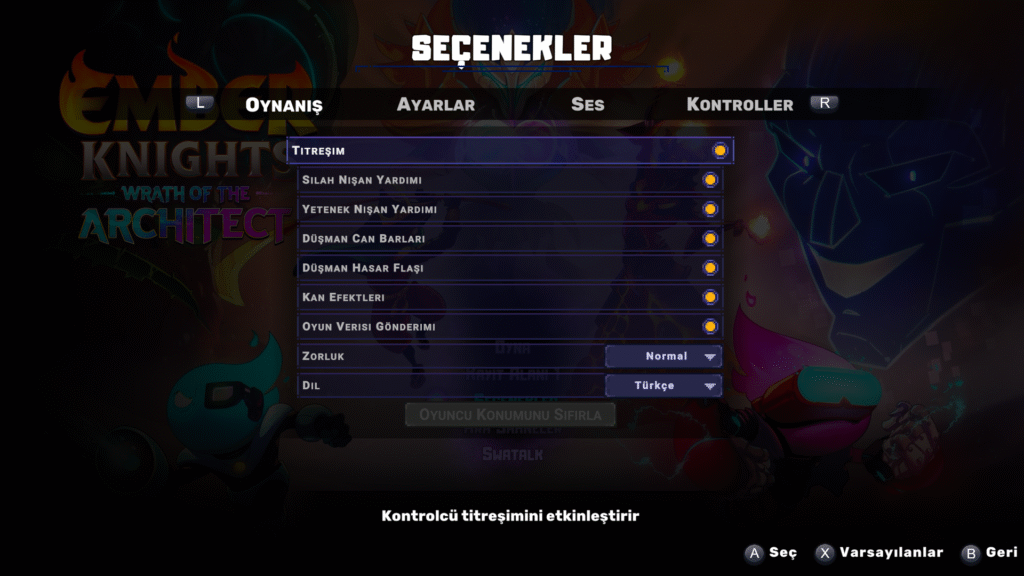The width and height of the screenshot is (1024, 576).
Task: Toggle Düşman Hasar Flaşı
Action: [710, 268]
